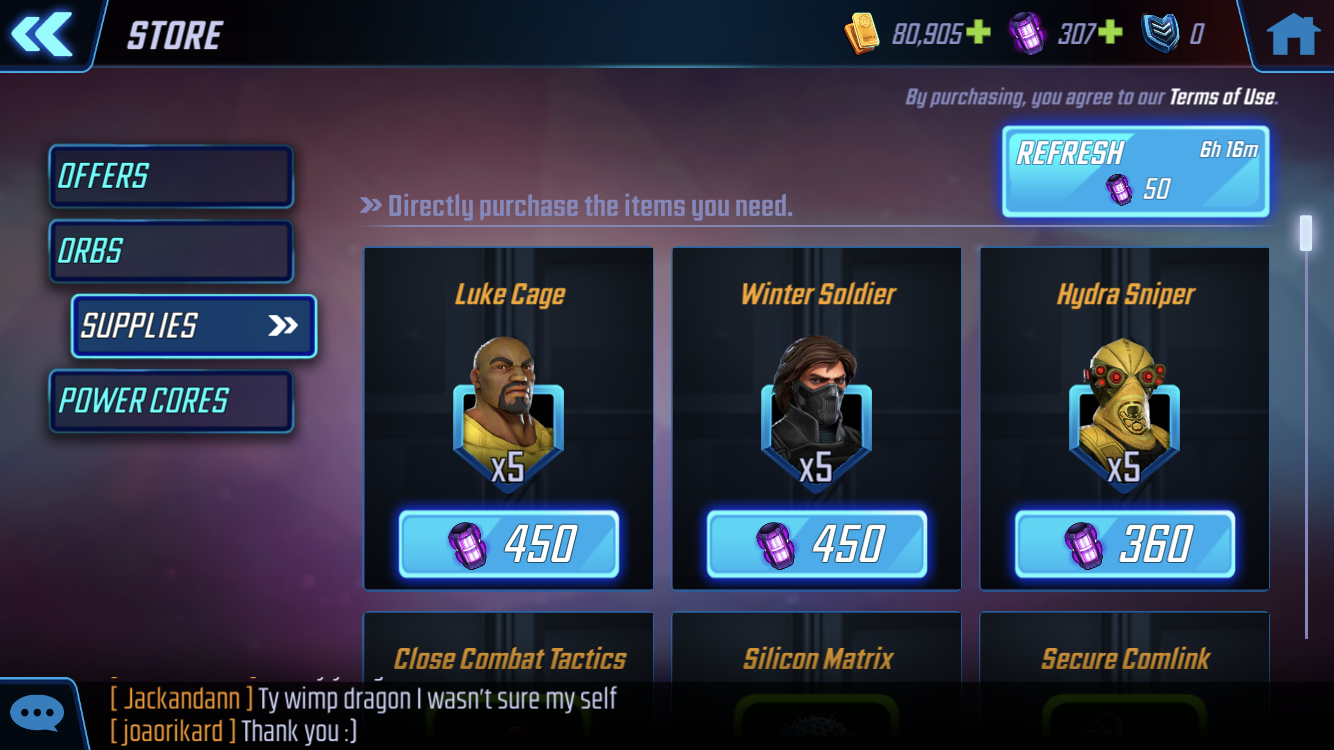Show the Power Cores section
1334x750 pixels.
tap(171, 401)
